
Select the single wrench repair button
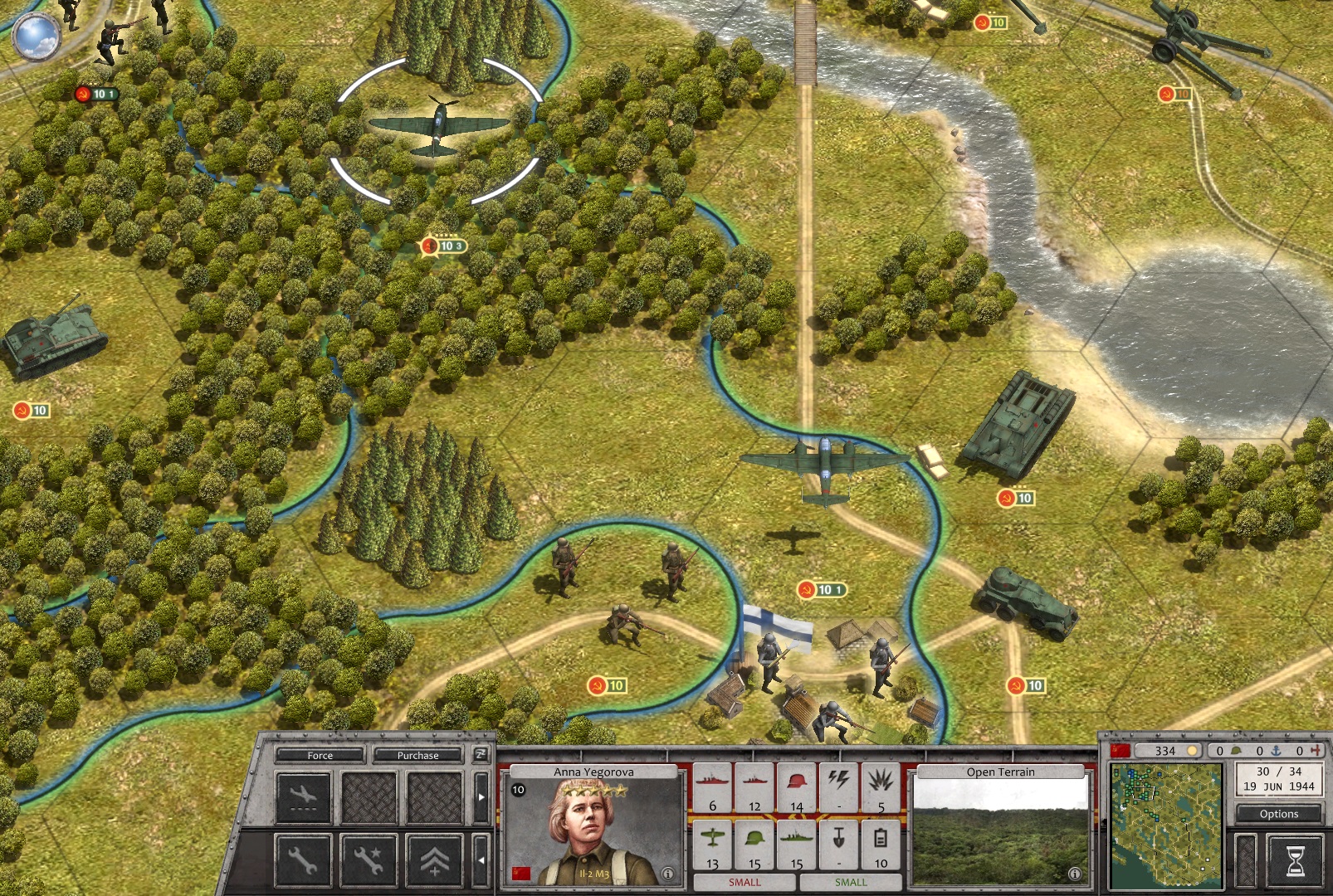point(302,860)
